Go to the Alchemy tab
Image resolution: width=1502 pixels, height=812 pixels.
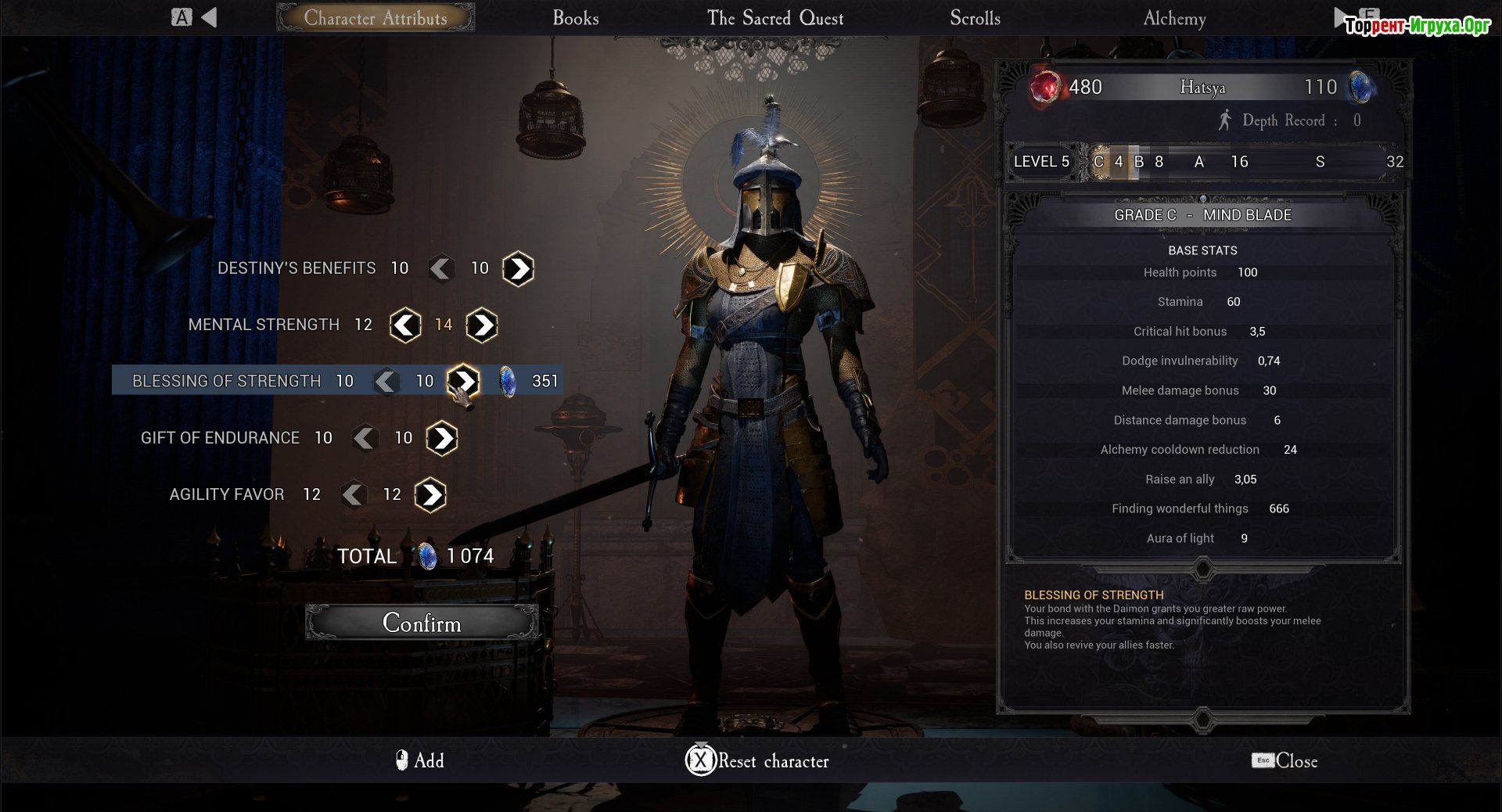click(1173, 18)
